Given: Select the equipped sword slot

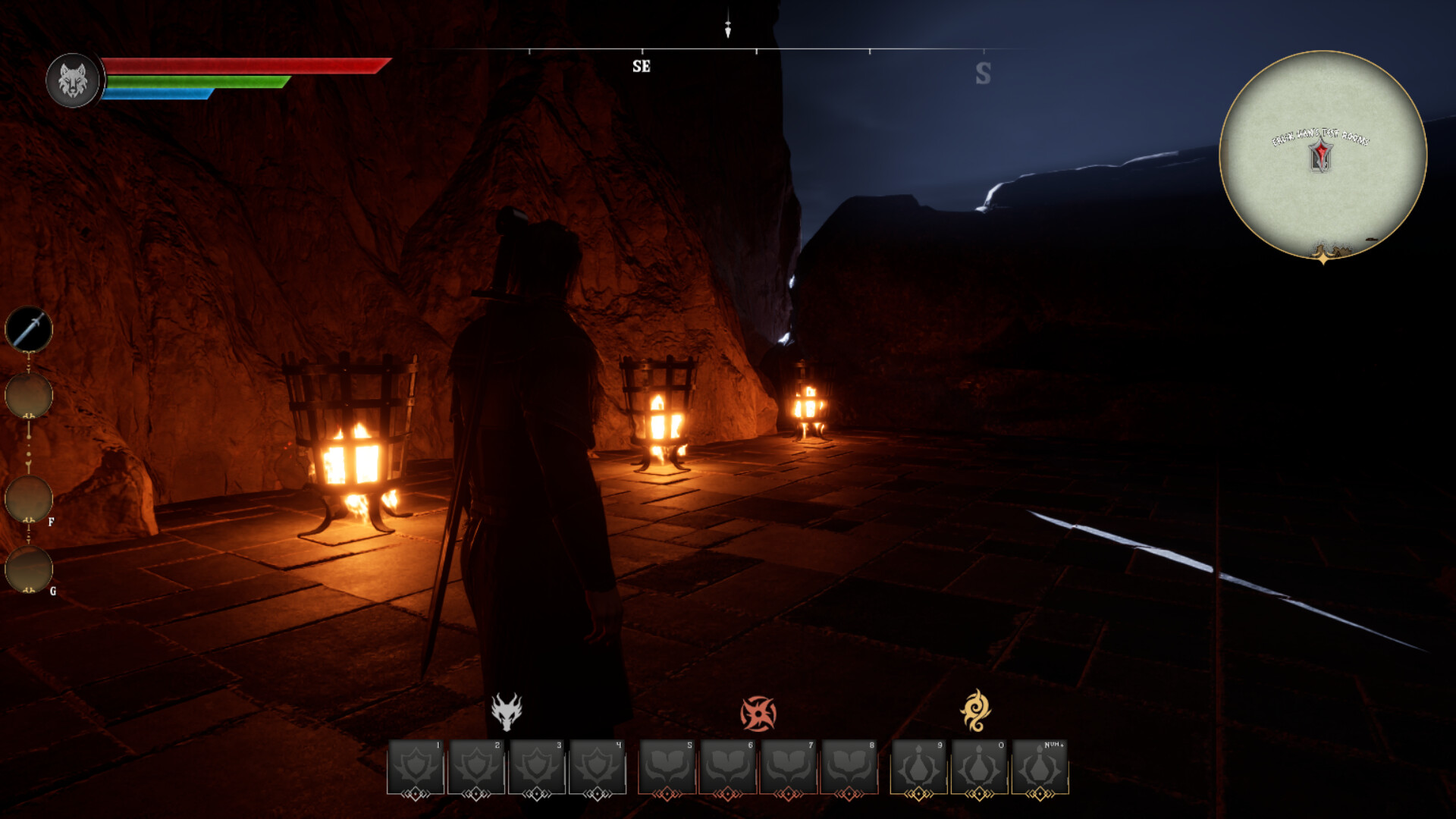Looking at the screenshot, I should tap(29, 329).
